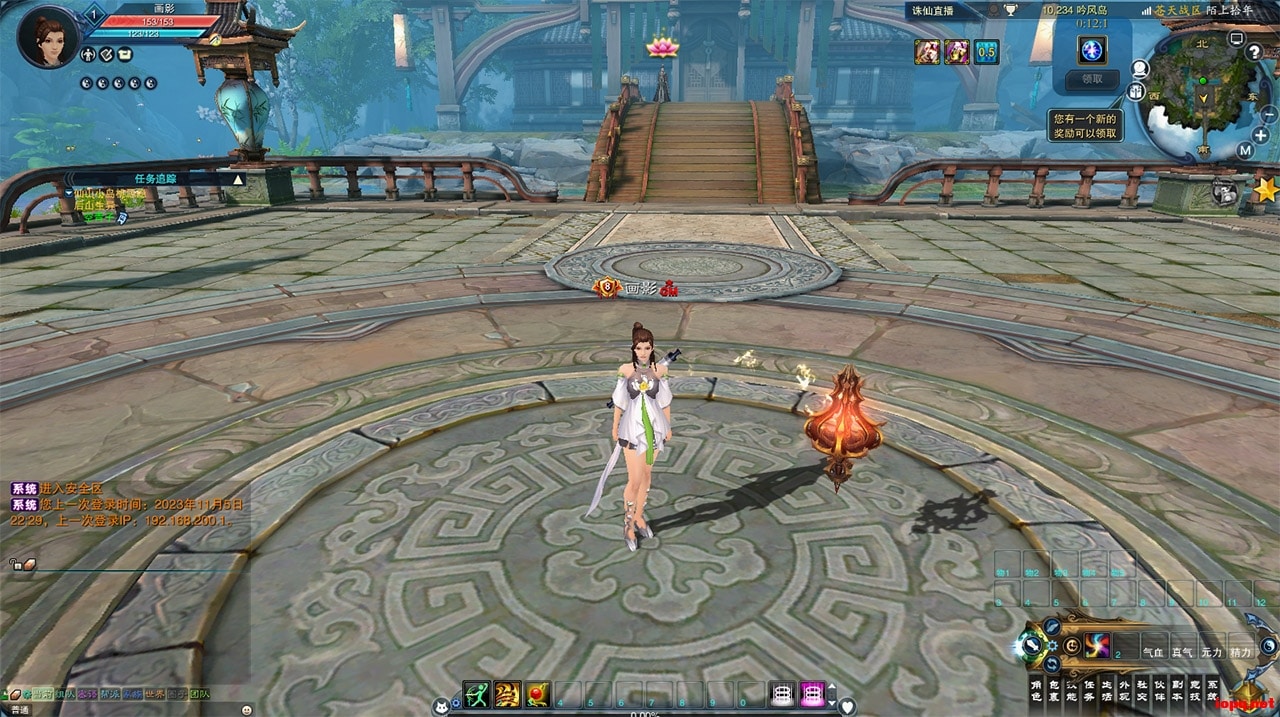Open the 包裹 inventory bag menu

pos(1056,689)
